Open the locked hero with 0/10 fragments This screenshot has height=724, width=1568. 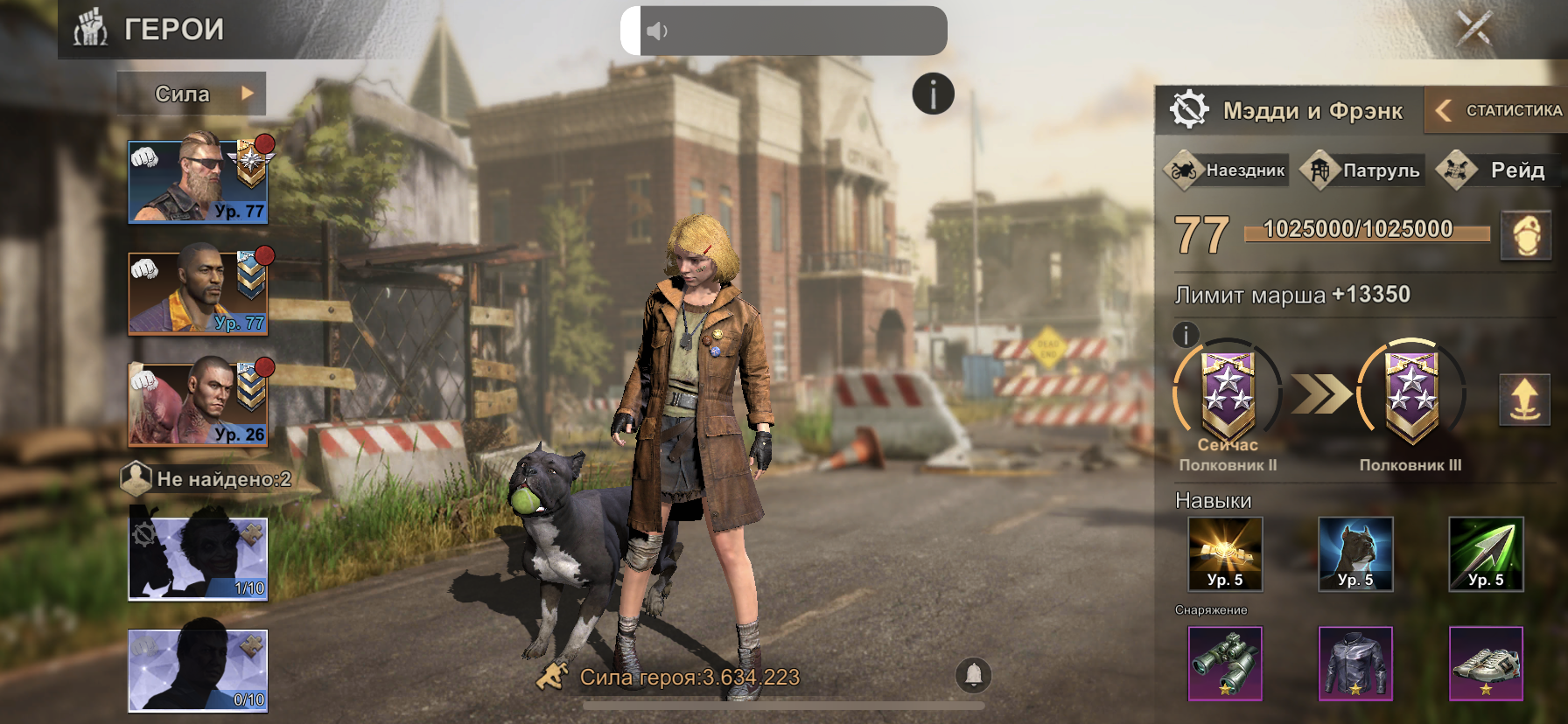198,670
